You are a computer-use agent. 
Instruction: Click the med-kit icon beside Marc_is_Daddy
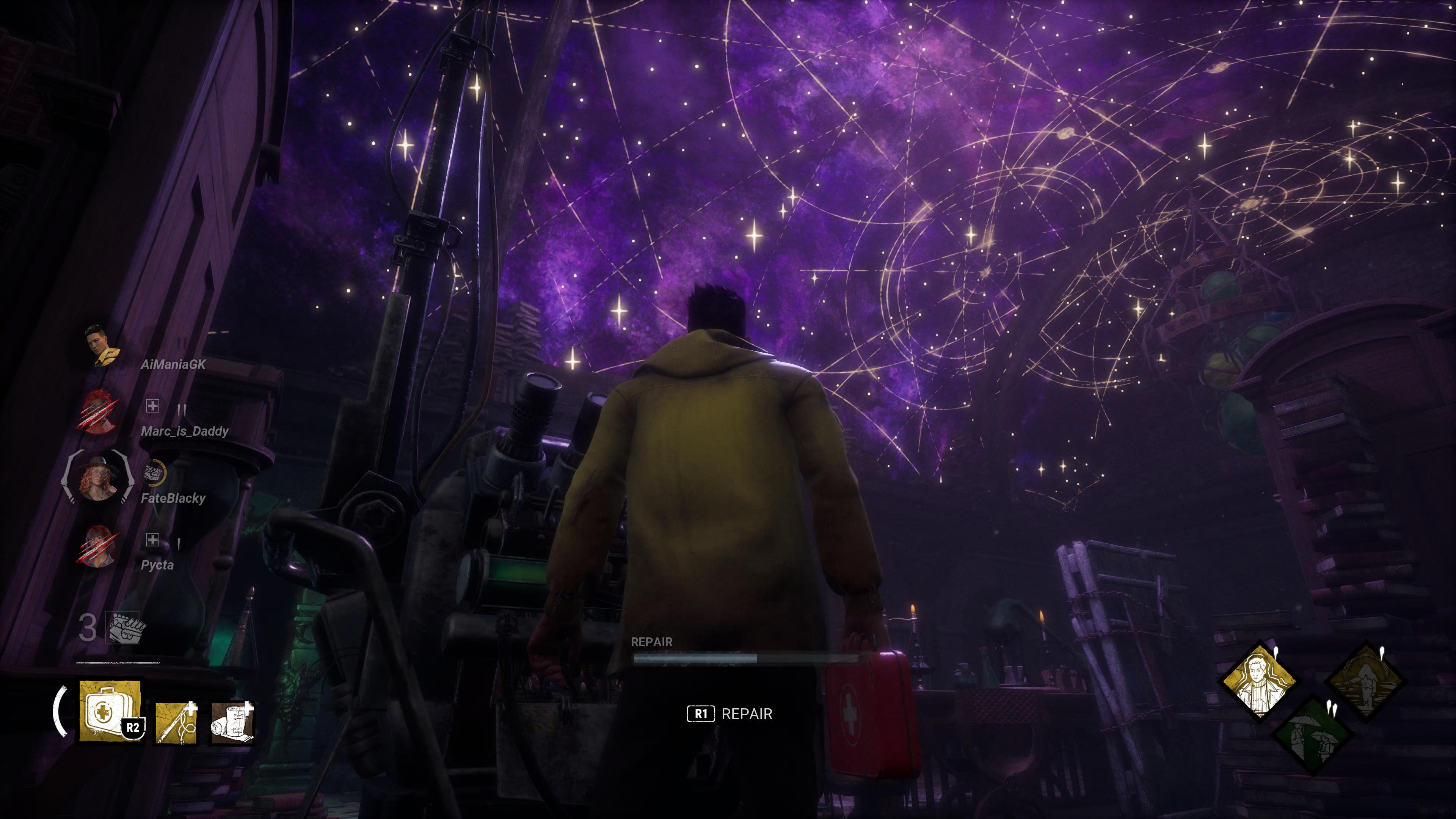(152, 405)
